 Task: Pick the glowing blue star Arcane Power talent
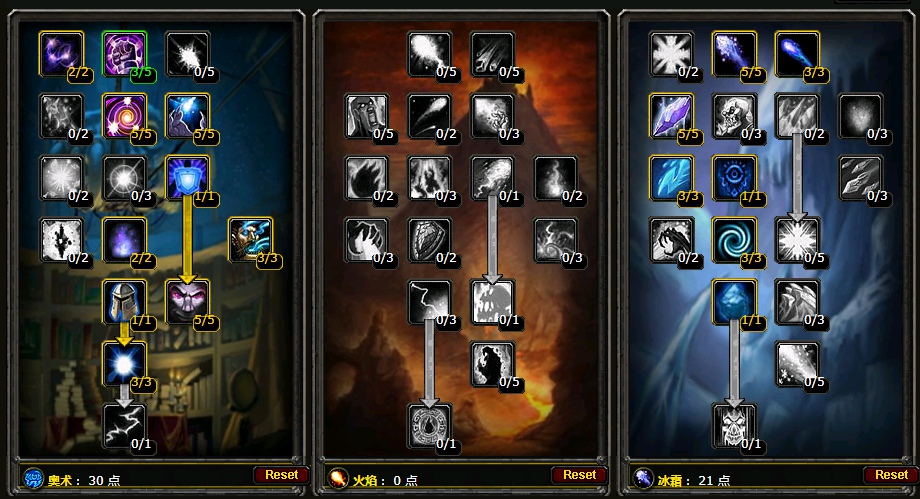tap(124, 363)
